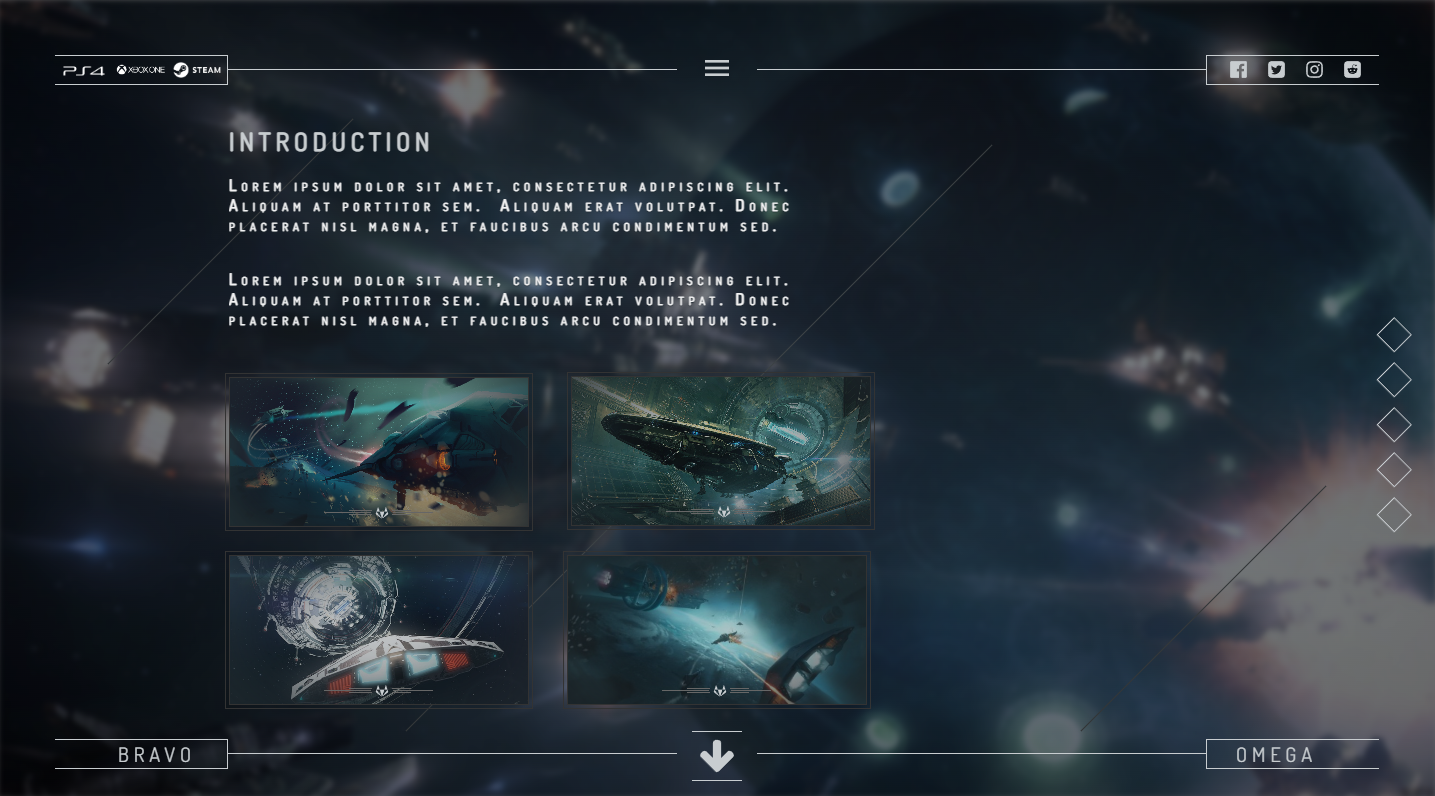Open the Steam store link
This screenshot has width=1435, height=796.
click(198, 70)
